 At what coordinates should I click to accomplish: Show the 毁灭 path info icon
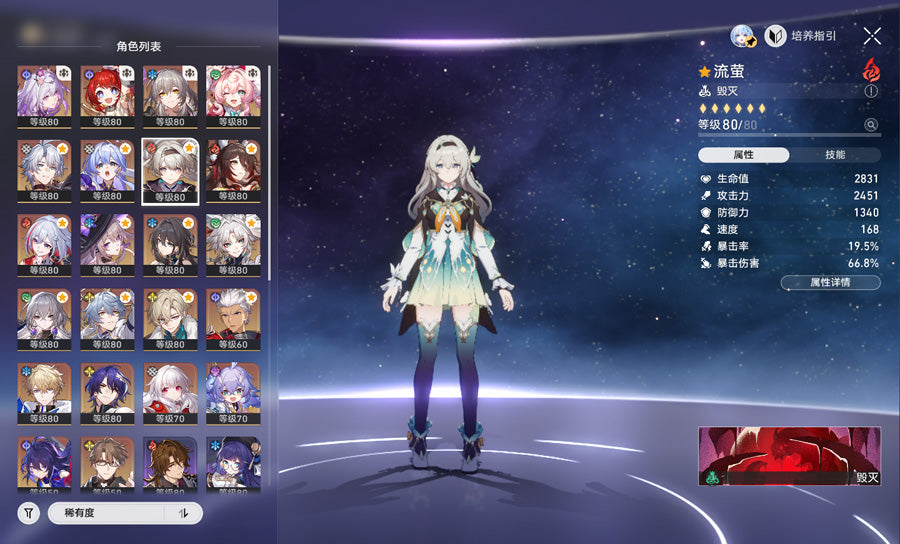(871, 91)
